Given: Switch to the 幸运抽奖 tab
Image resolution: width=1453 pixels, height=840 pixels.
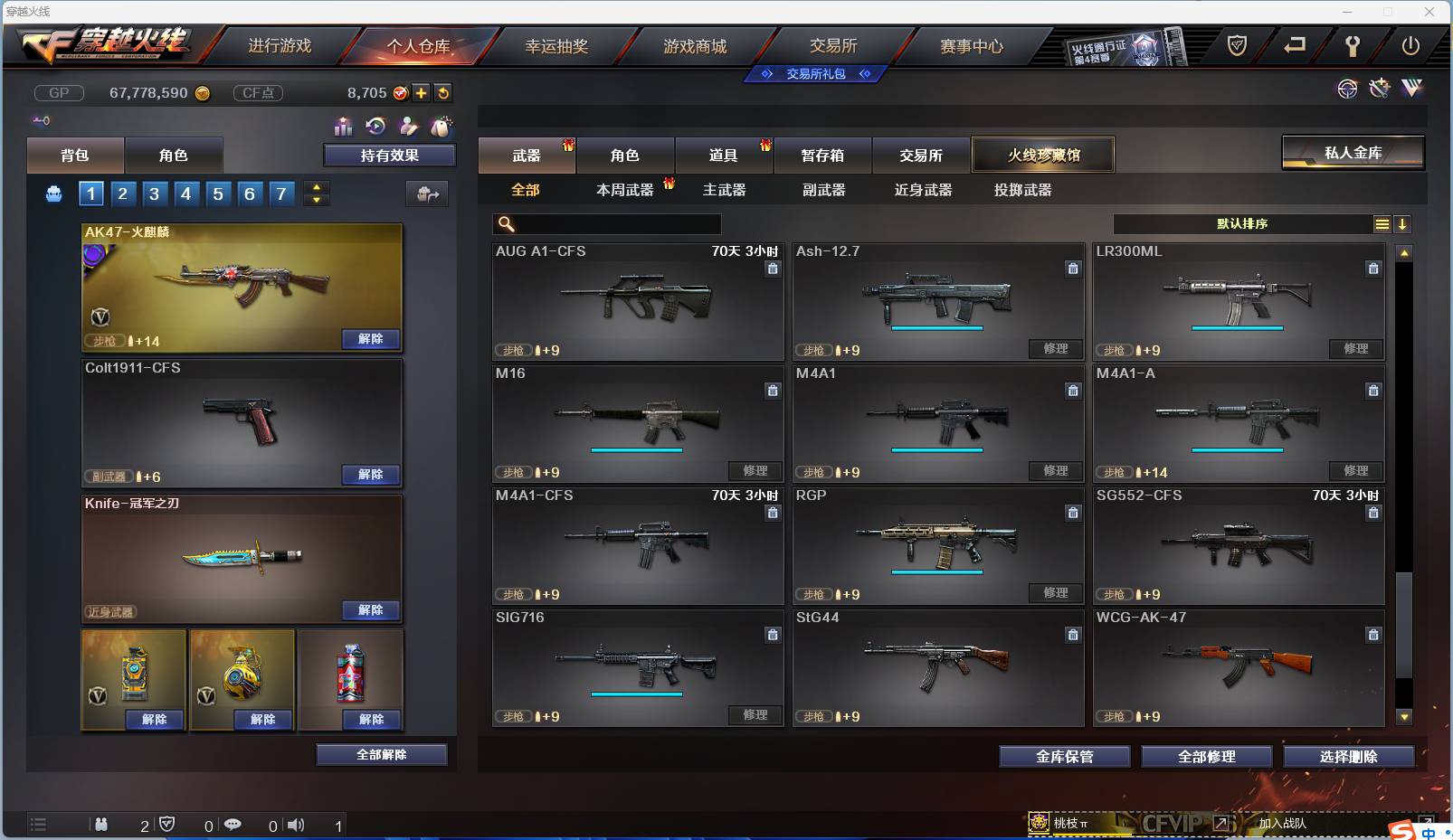Looking at the screenshot, I should pyautogui.click(x=556, y=45).
